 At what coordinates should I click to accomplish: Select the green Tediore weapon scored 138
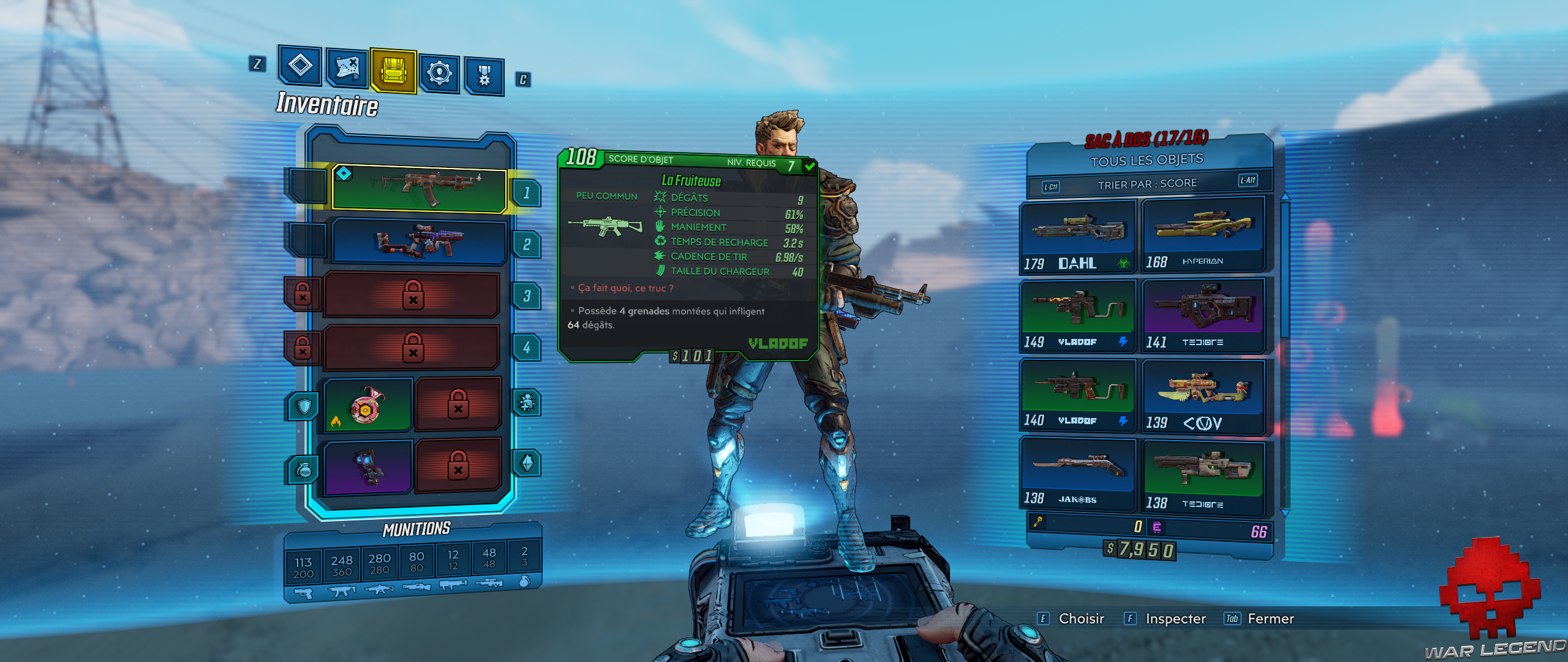point(1203,476)
